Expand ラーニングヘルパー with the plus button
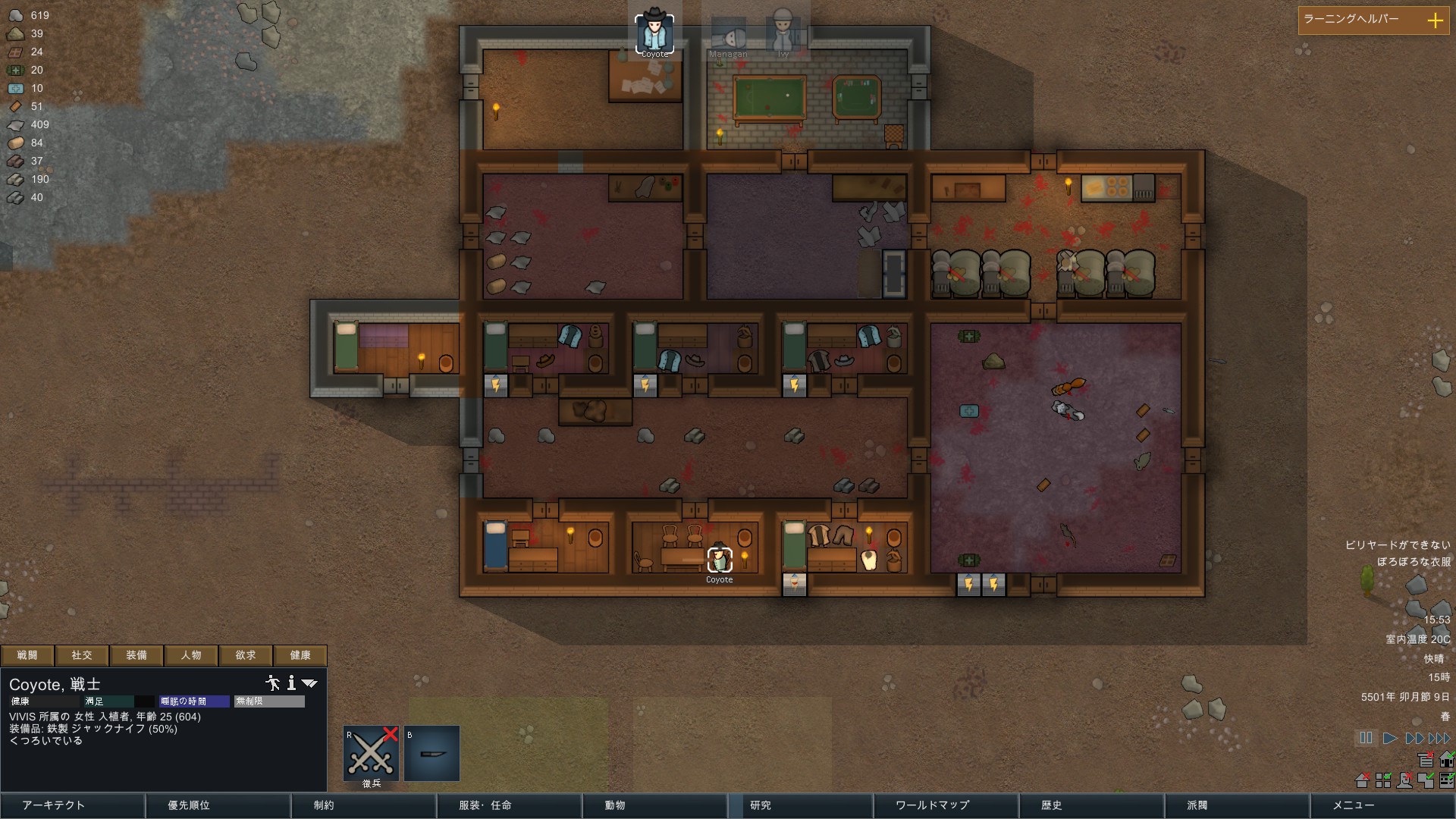The width and height of the screenshot is (1456, 819). tap(1436, 21)
